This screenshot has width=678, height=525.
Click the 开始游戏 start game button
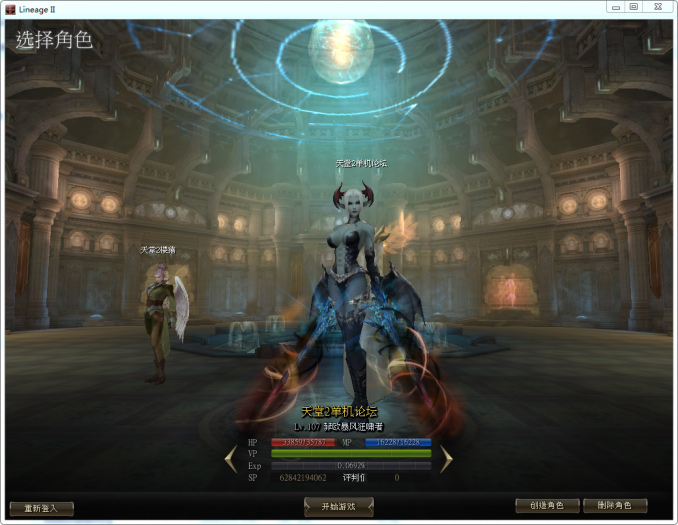pos(338,507)
